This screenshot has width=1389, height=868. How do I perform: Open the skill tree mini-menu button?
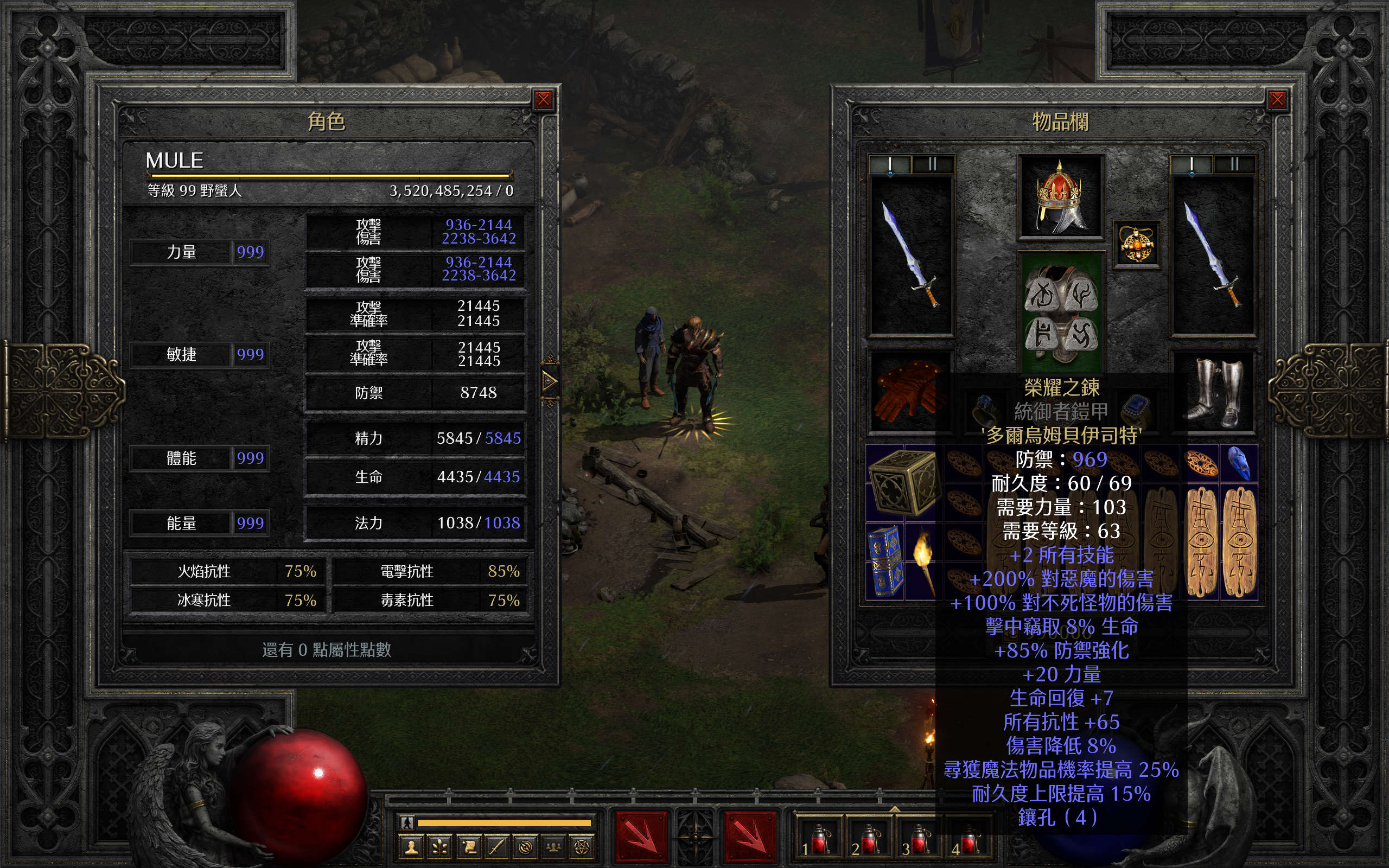pos(440,847)
